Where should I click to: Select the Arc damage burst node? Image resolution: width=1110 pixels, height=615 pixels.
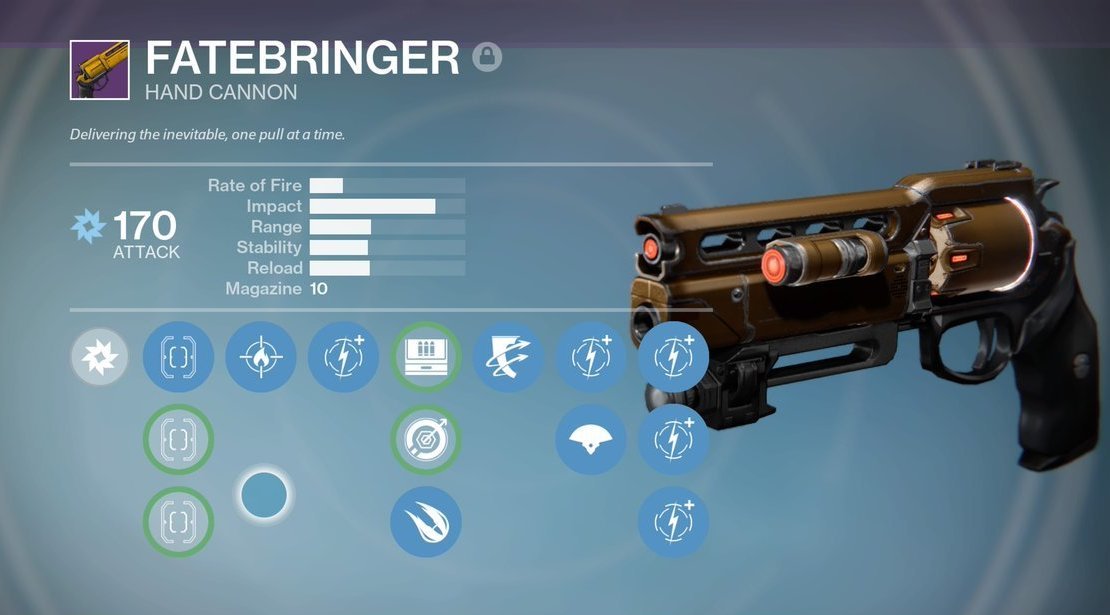[x=100, y=357]
